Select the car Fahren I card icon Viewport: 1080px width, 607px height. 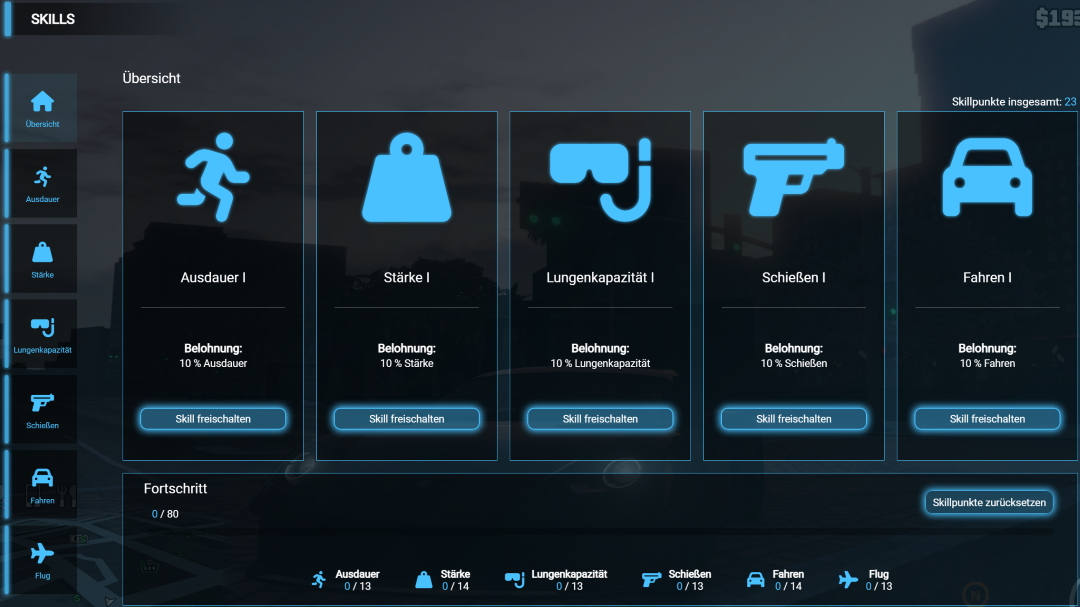[x=987, y=179]
